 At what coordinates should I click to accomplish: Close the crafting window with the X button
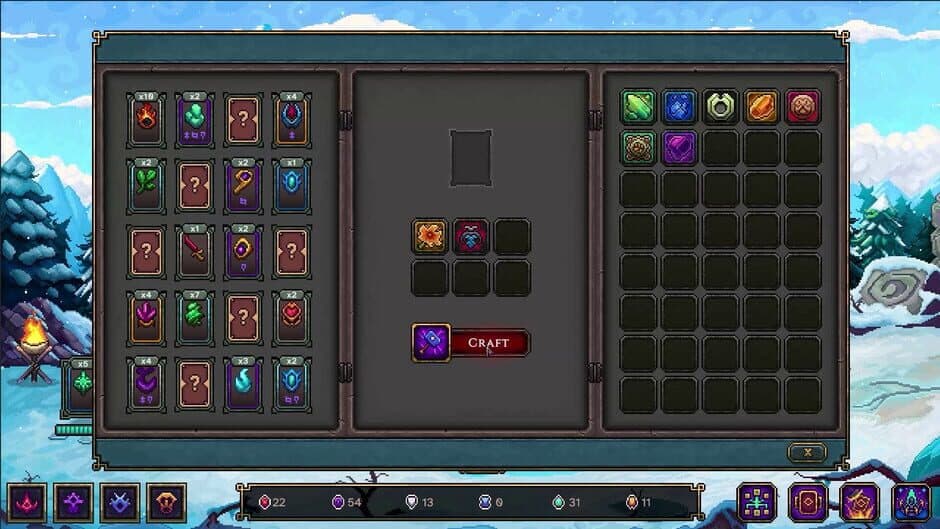point(807,452)
